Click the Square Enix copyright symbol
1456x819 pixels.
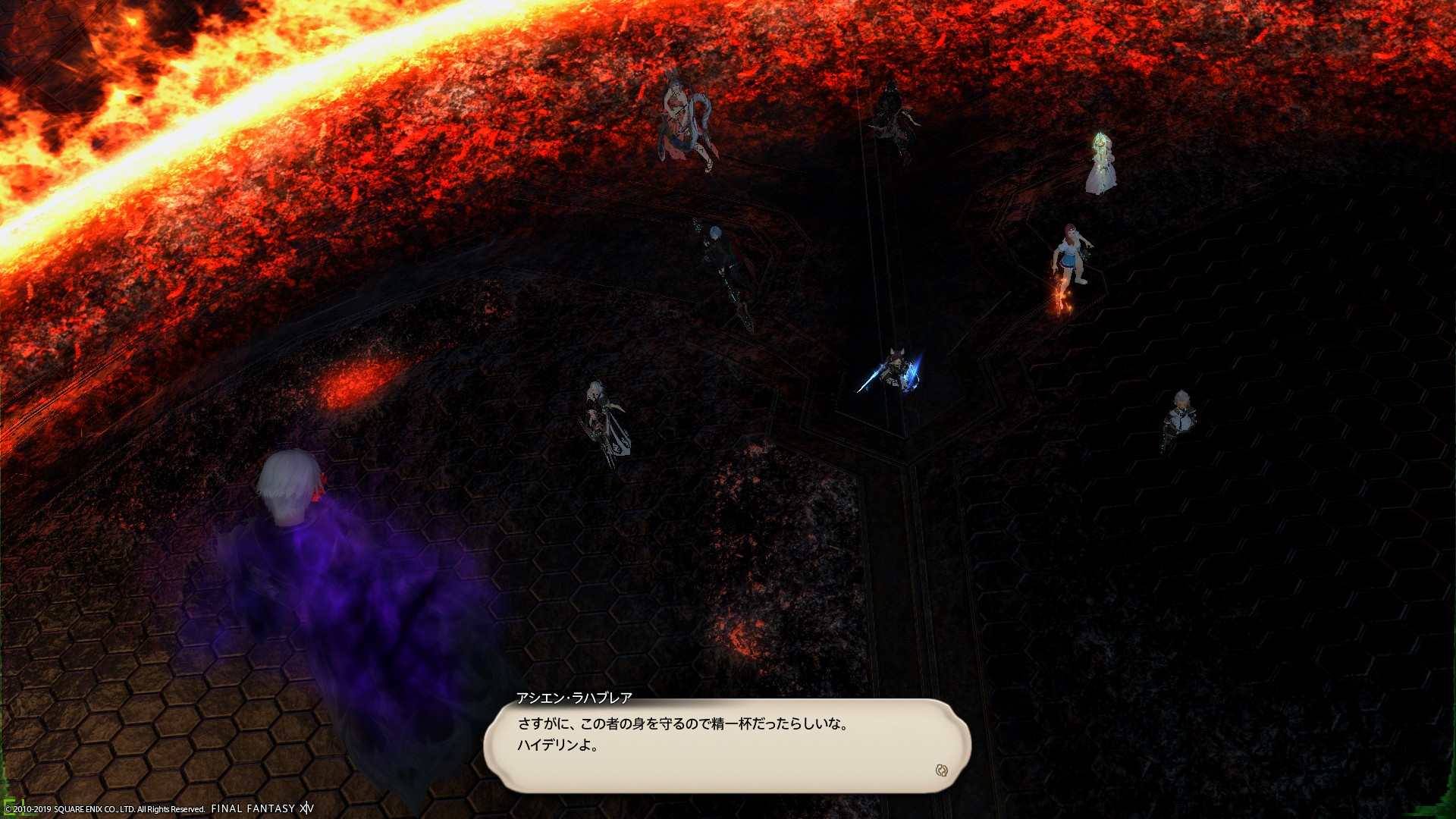click(x=10, y=808)
